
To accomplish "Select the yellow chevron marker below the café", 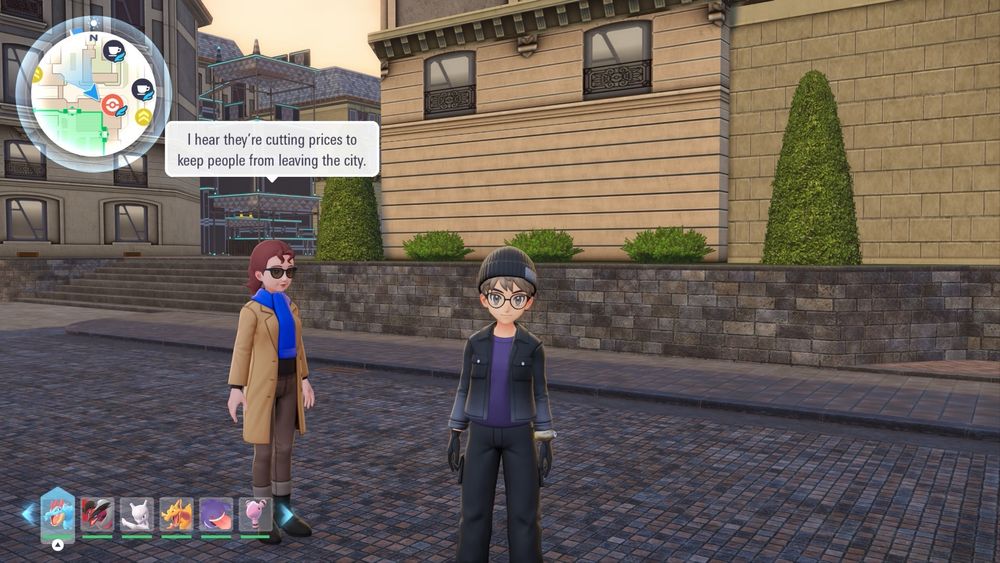I will click(144, 117).
